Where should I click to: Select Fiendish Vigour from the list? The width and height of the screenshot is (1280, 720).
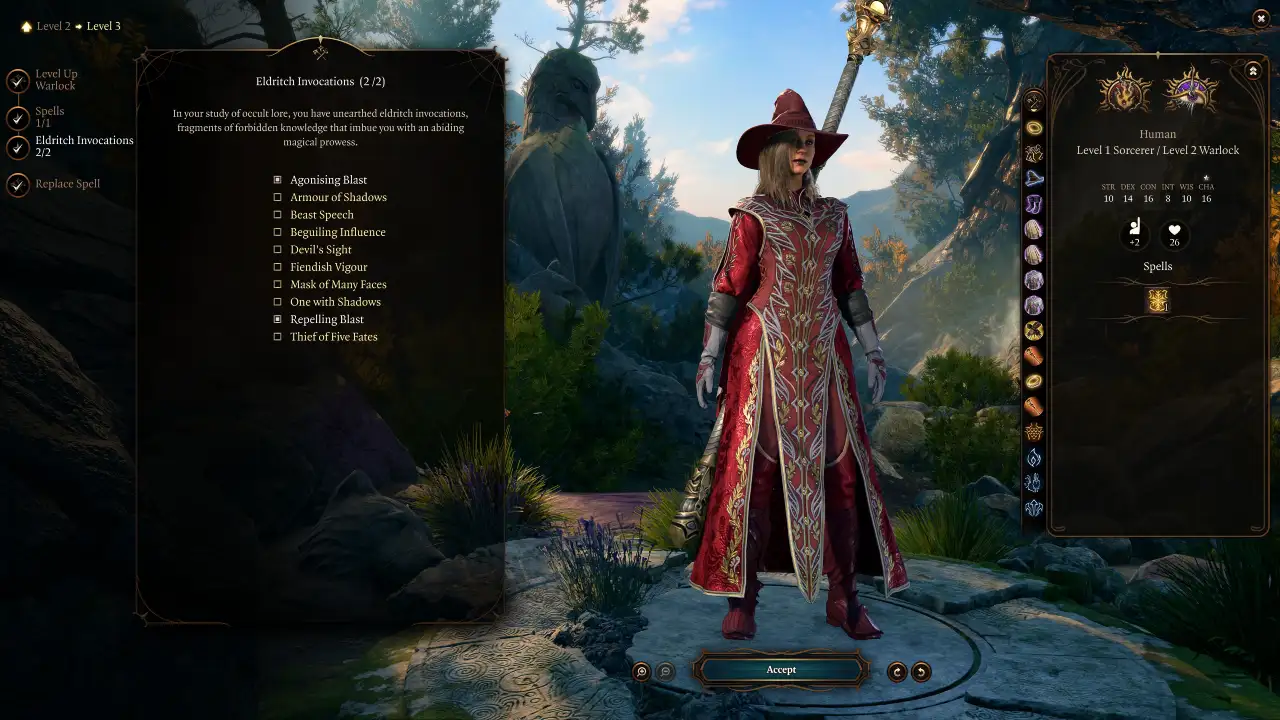point(278,267)
